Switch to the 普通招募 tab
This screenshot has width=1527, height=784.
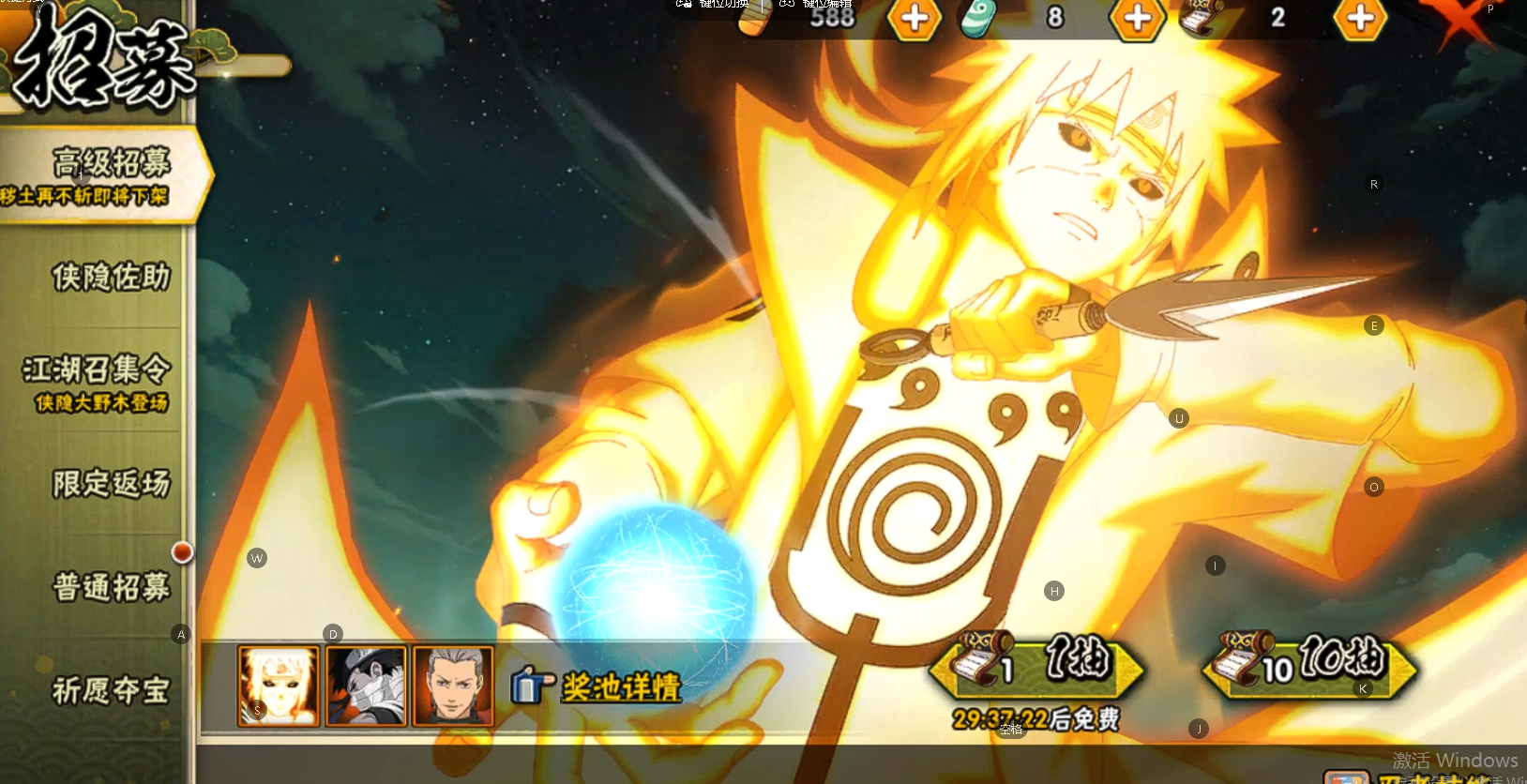pos(111,587)
